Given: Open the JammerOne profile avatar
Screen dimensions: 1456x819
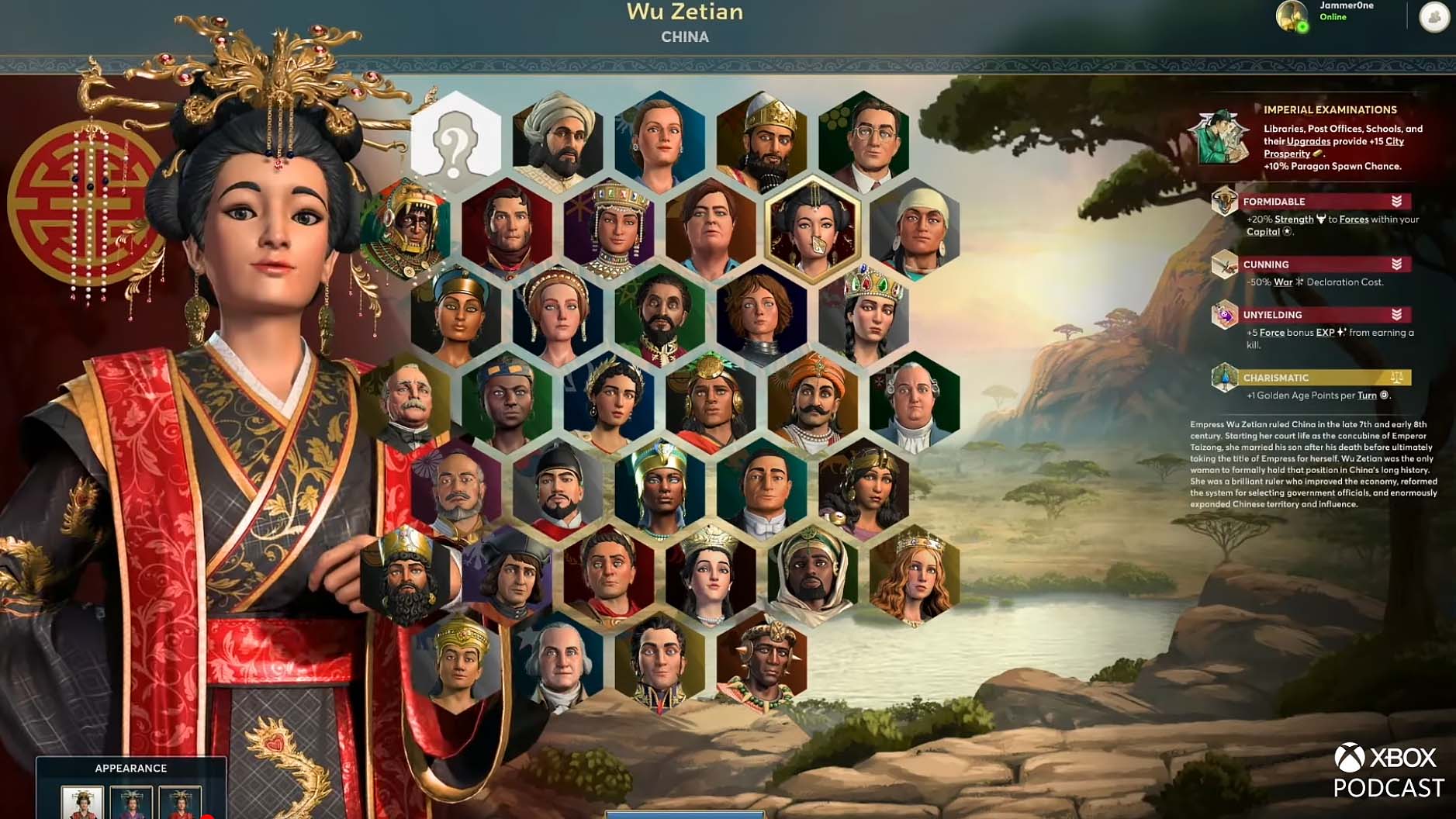Looking at the screenshot, I should click(x=1292, y=16).
